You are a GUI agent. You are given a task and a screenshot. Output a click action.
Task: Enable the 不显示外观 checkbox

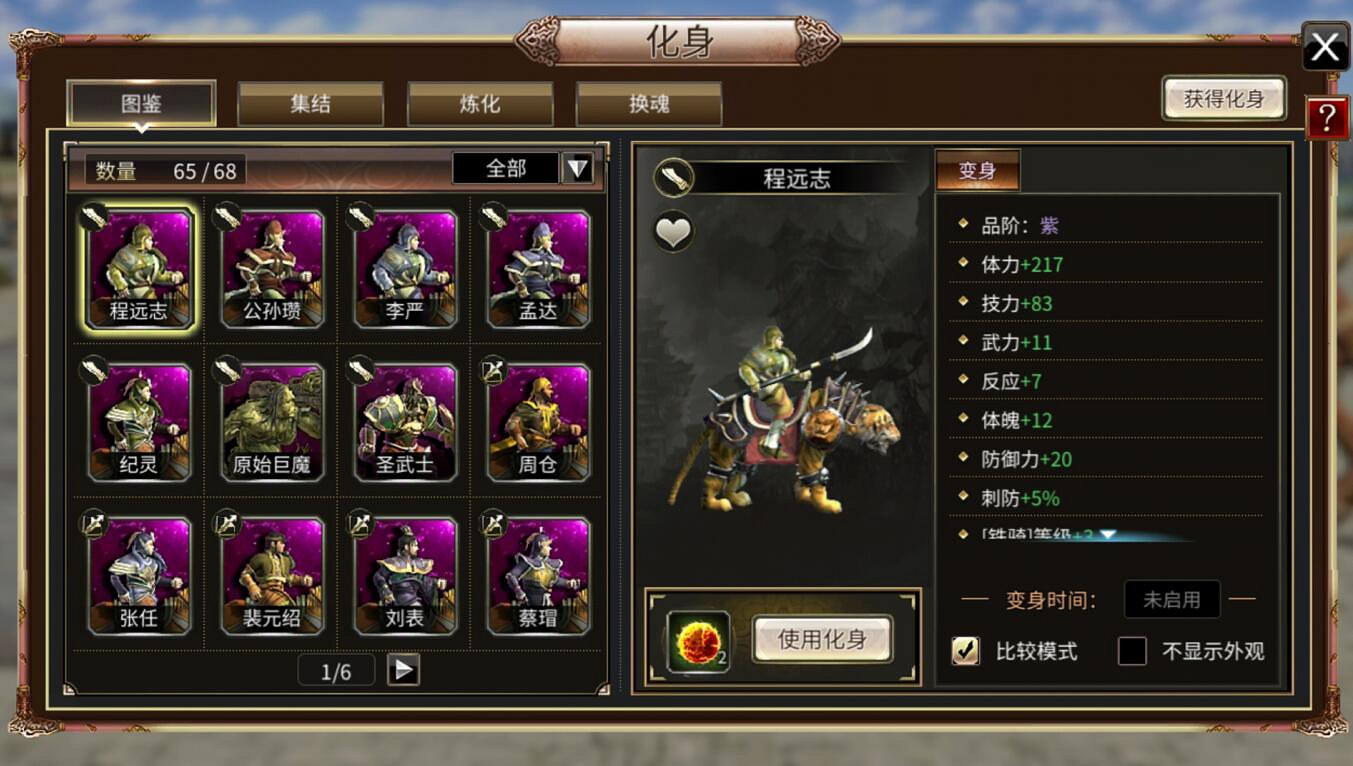pos(1131,651)
